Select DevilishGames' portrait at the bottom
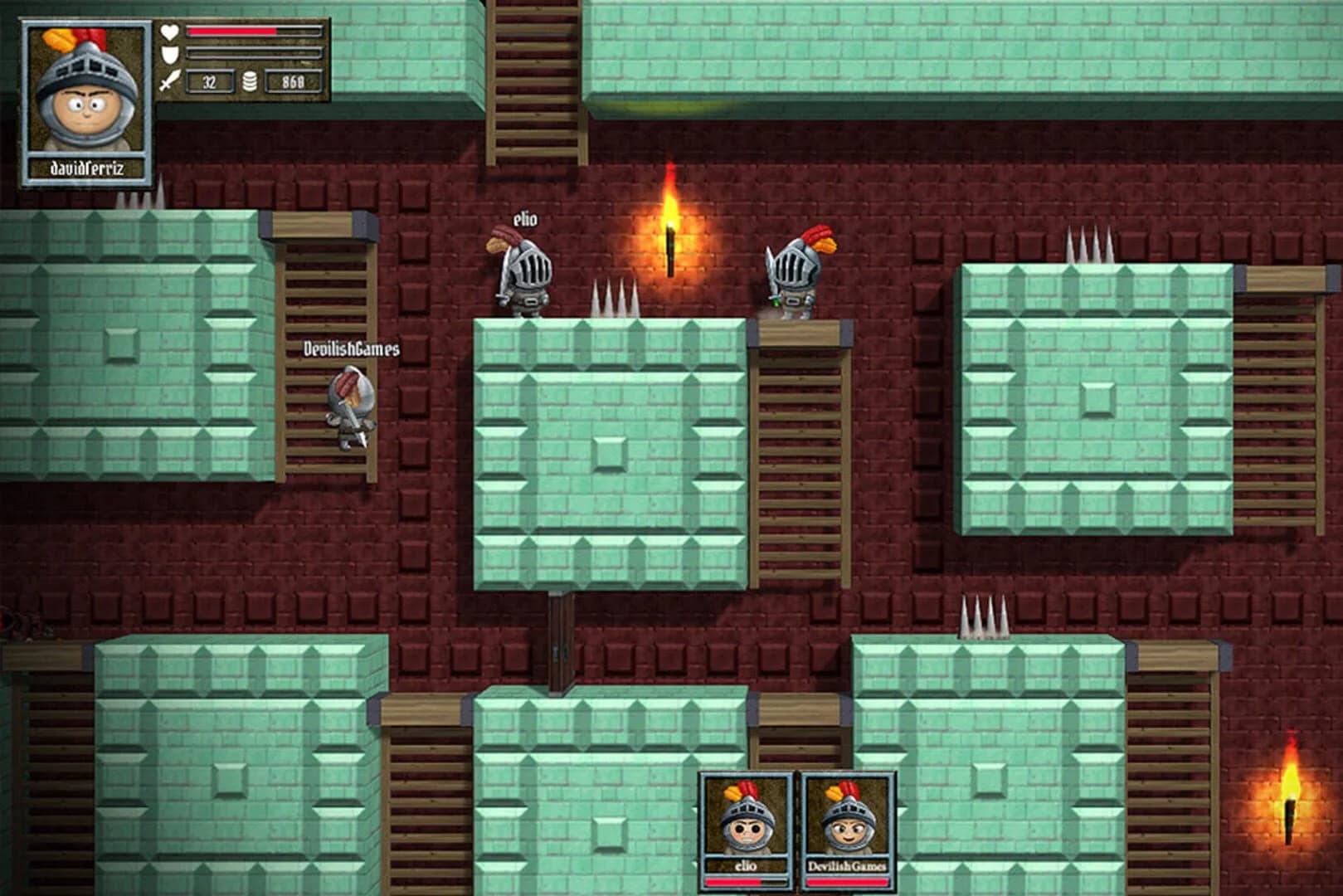 [849, 821]
